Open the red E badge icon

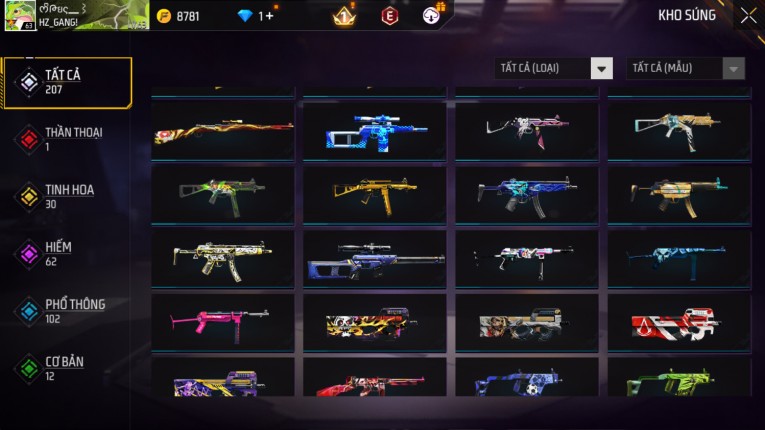[390, 16]
